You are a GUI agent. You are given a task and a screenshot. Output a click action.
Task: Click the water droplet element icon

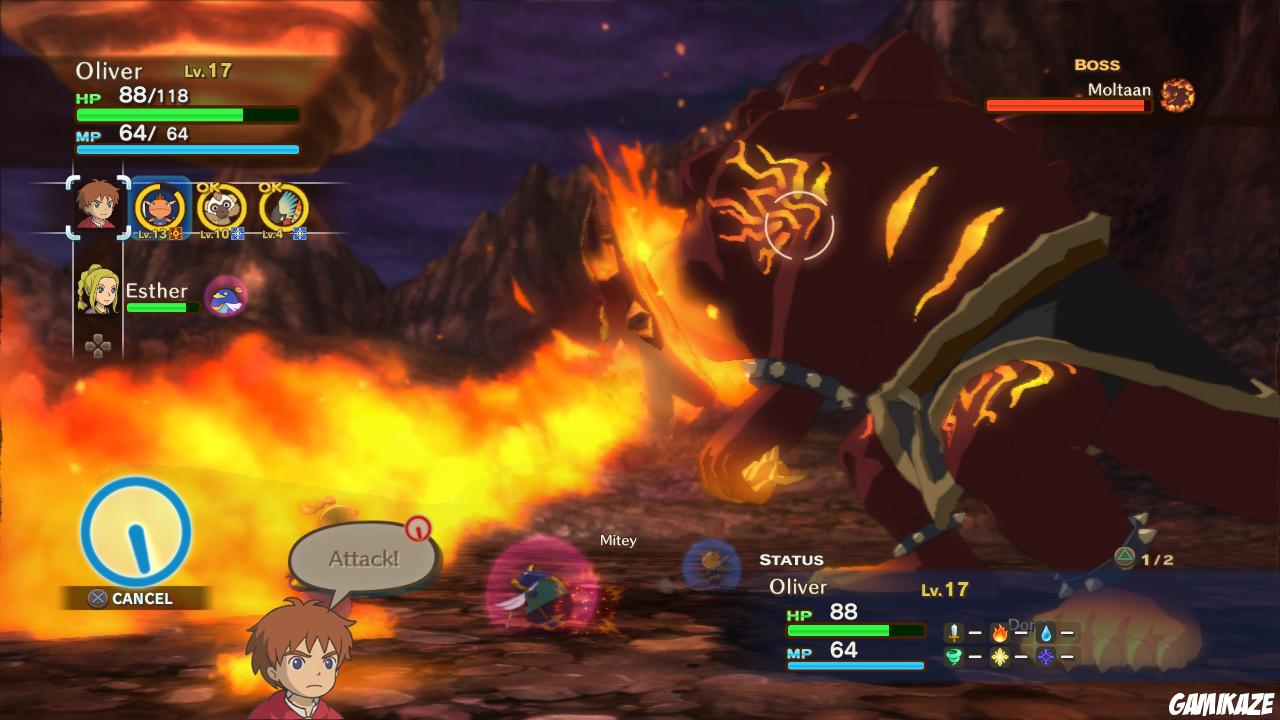1046,632
